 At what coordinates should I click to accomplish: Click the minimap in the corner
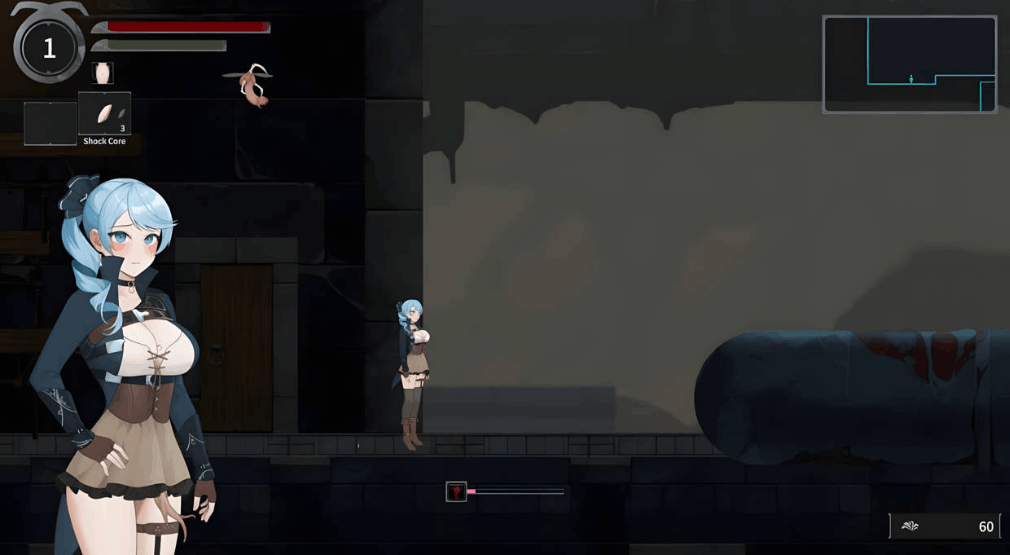[x=909, y=64]
